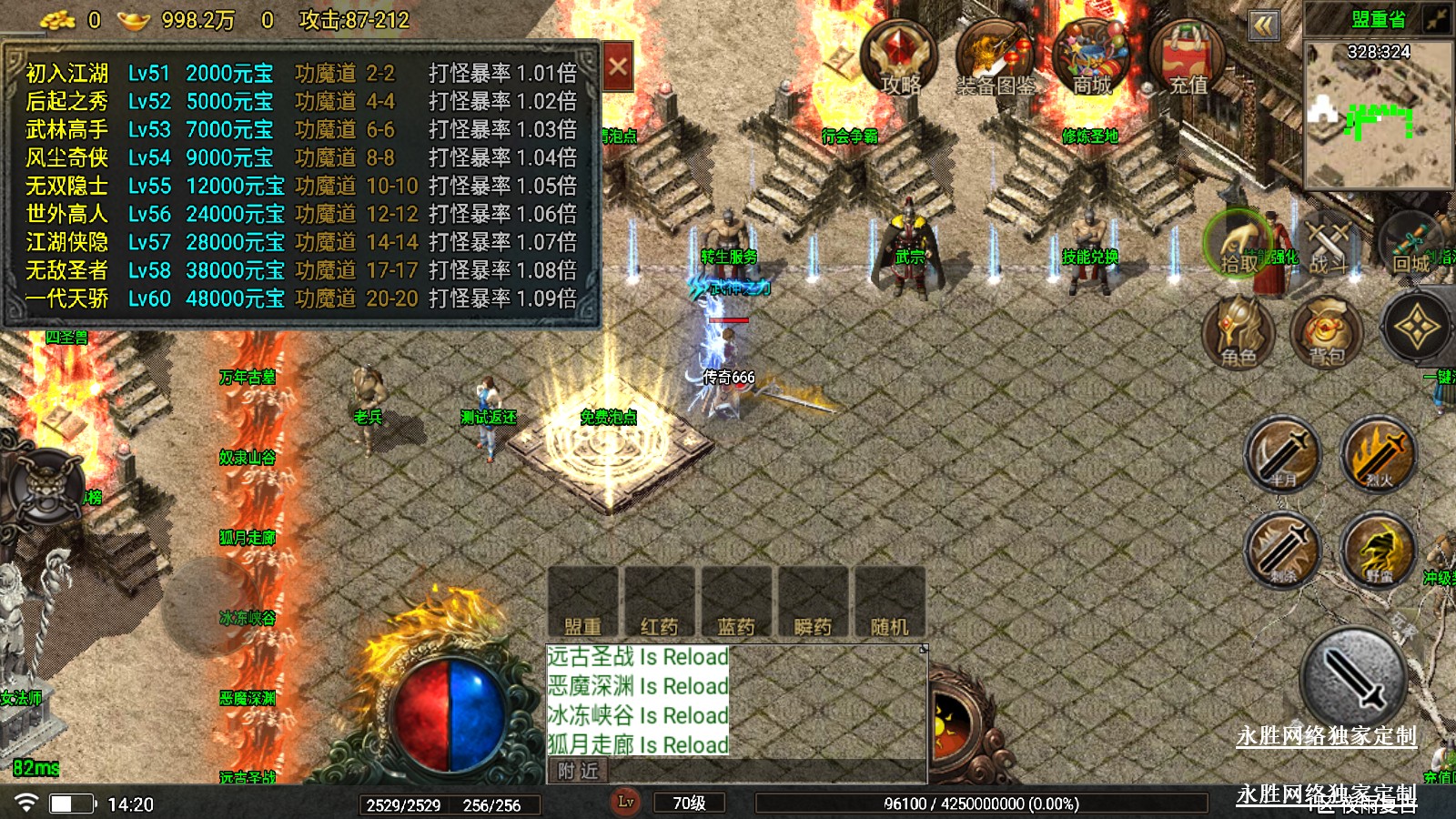The width and height of the screenshot is (1456, 819).
Task: Open the 背包 backpack
Action: (x=1328, y=329)
